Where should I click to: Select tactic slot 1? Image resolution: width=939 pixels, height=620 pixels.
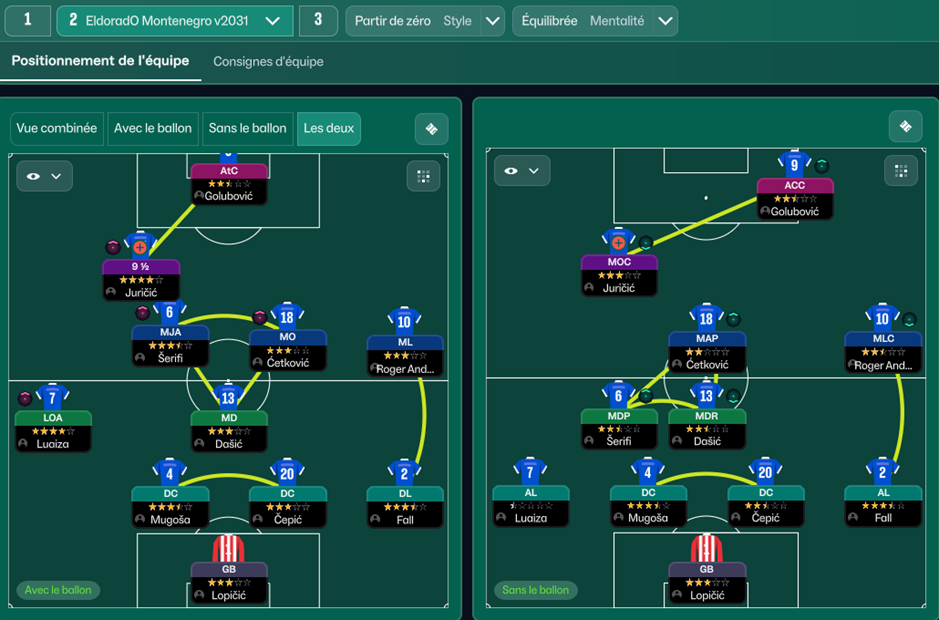coord(26,20)
